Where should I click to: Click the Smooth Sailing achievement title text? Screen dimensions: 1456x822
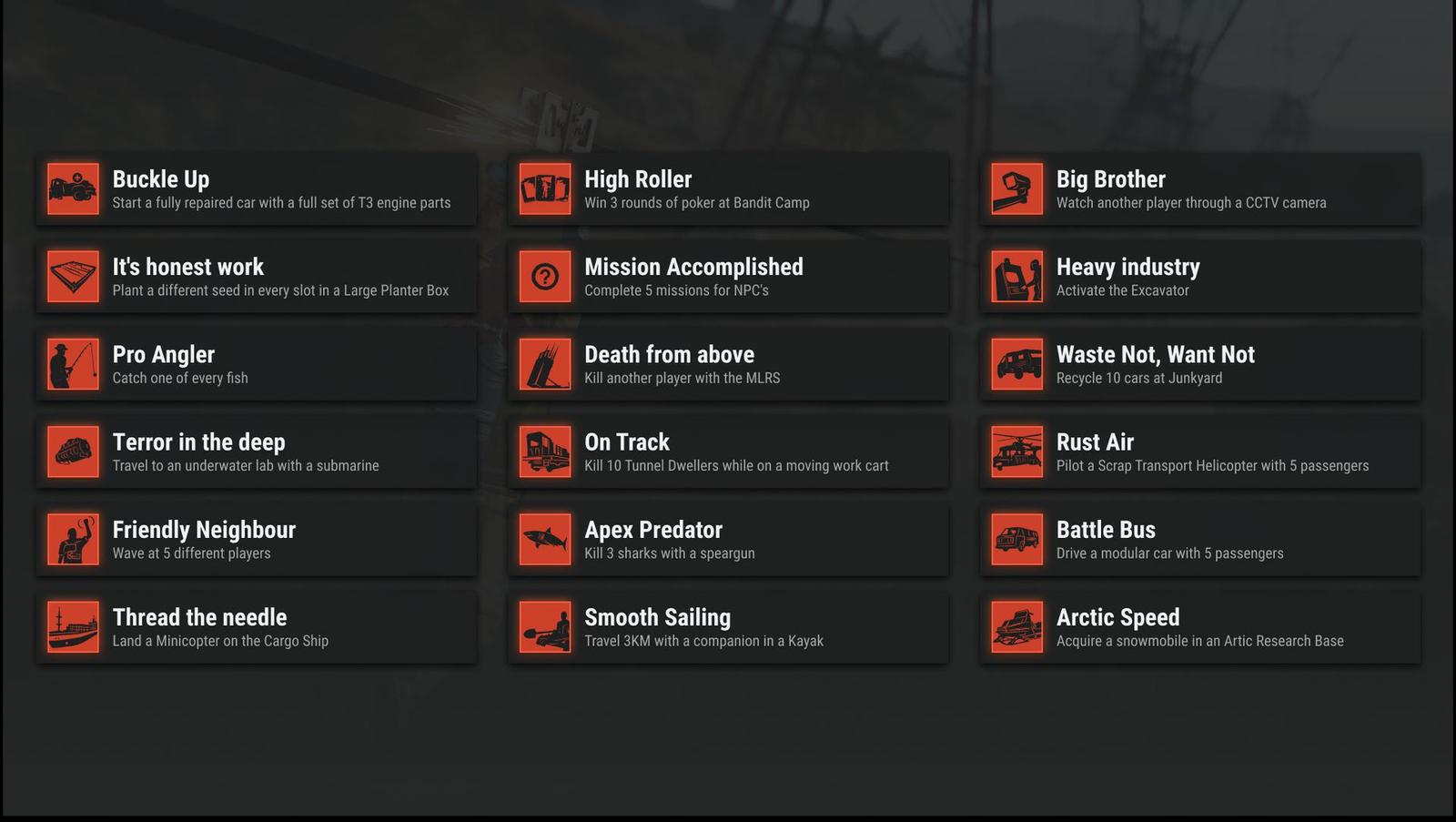[x=658, y=617]
